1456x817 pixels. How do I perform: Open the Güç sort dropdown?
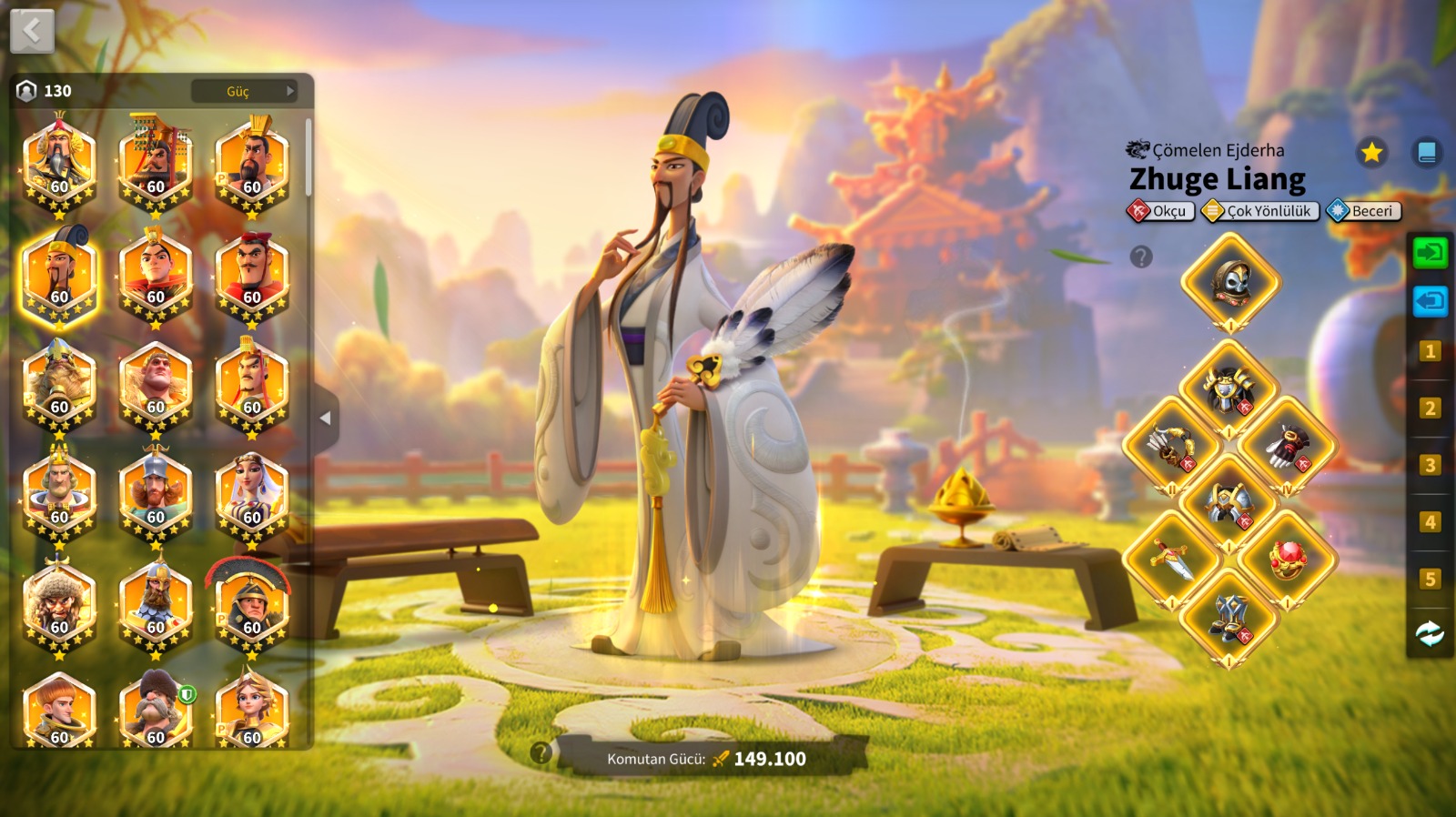click(244, 91)
